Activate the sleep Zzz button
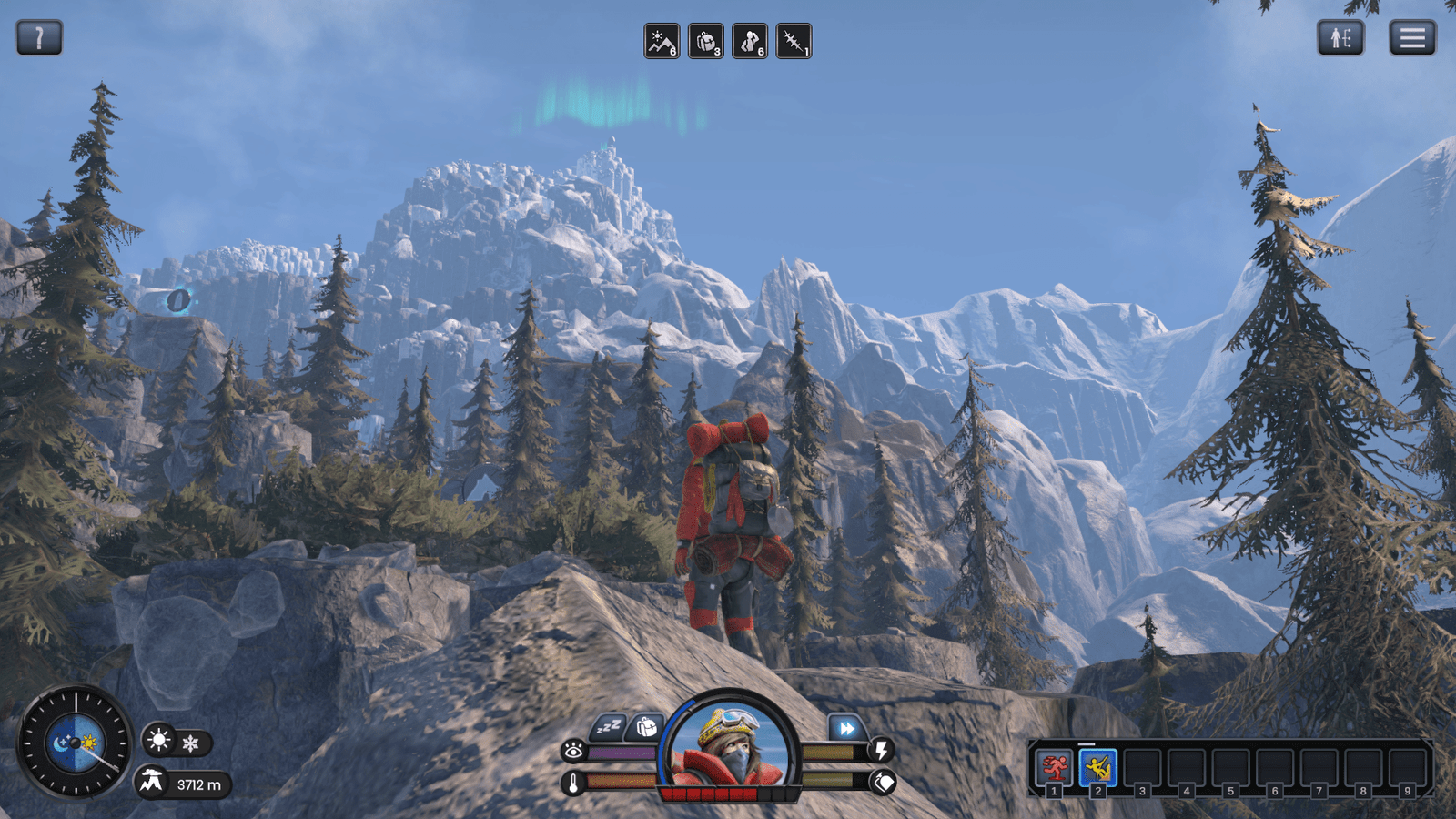 point(608,727)
